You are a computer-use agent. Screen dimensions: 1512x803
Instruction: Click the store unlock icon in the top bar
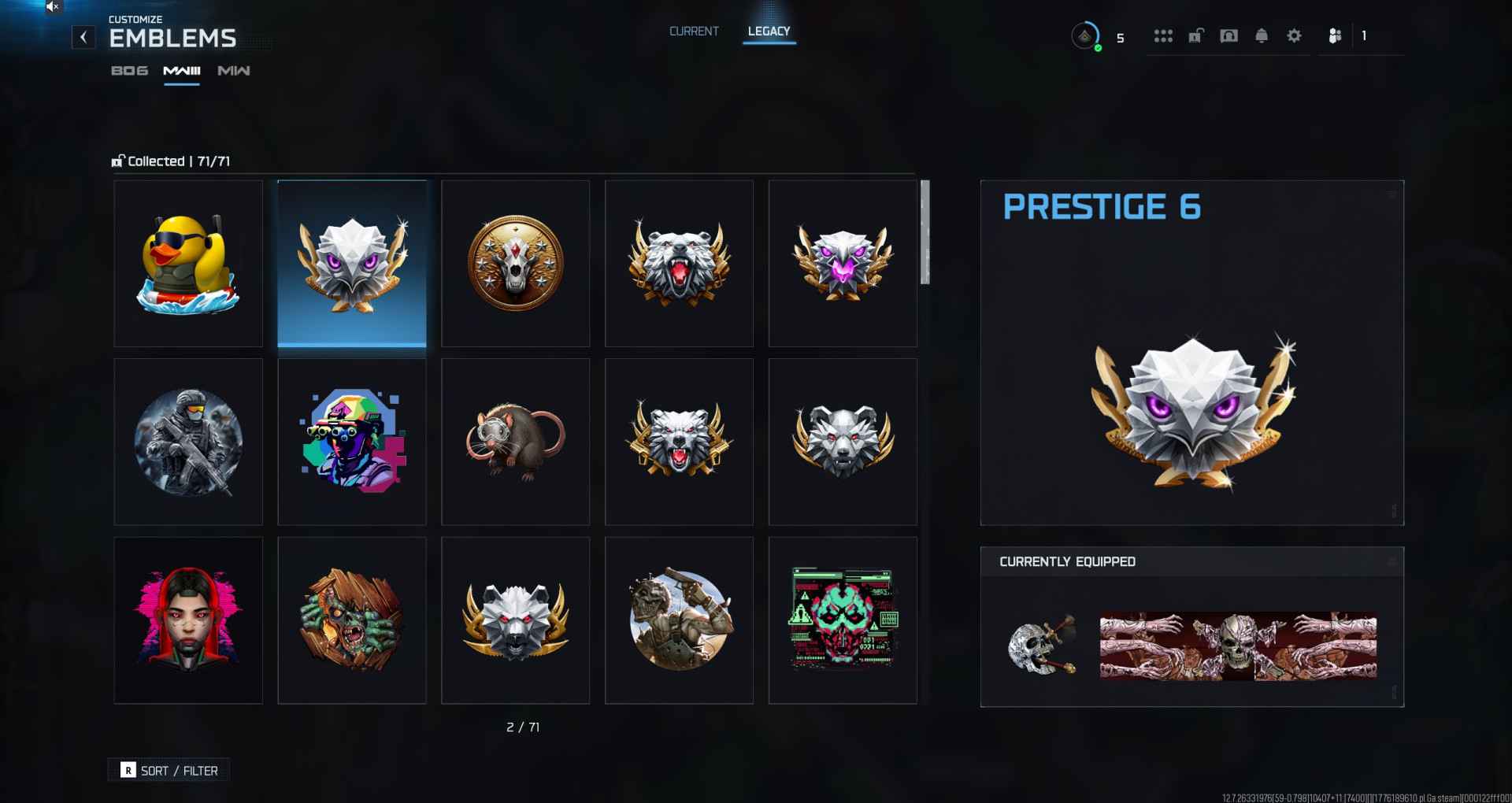pyautogui.click(x=1196, y=36)
